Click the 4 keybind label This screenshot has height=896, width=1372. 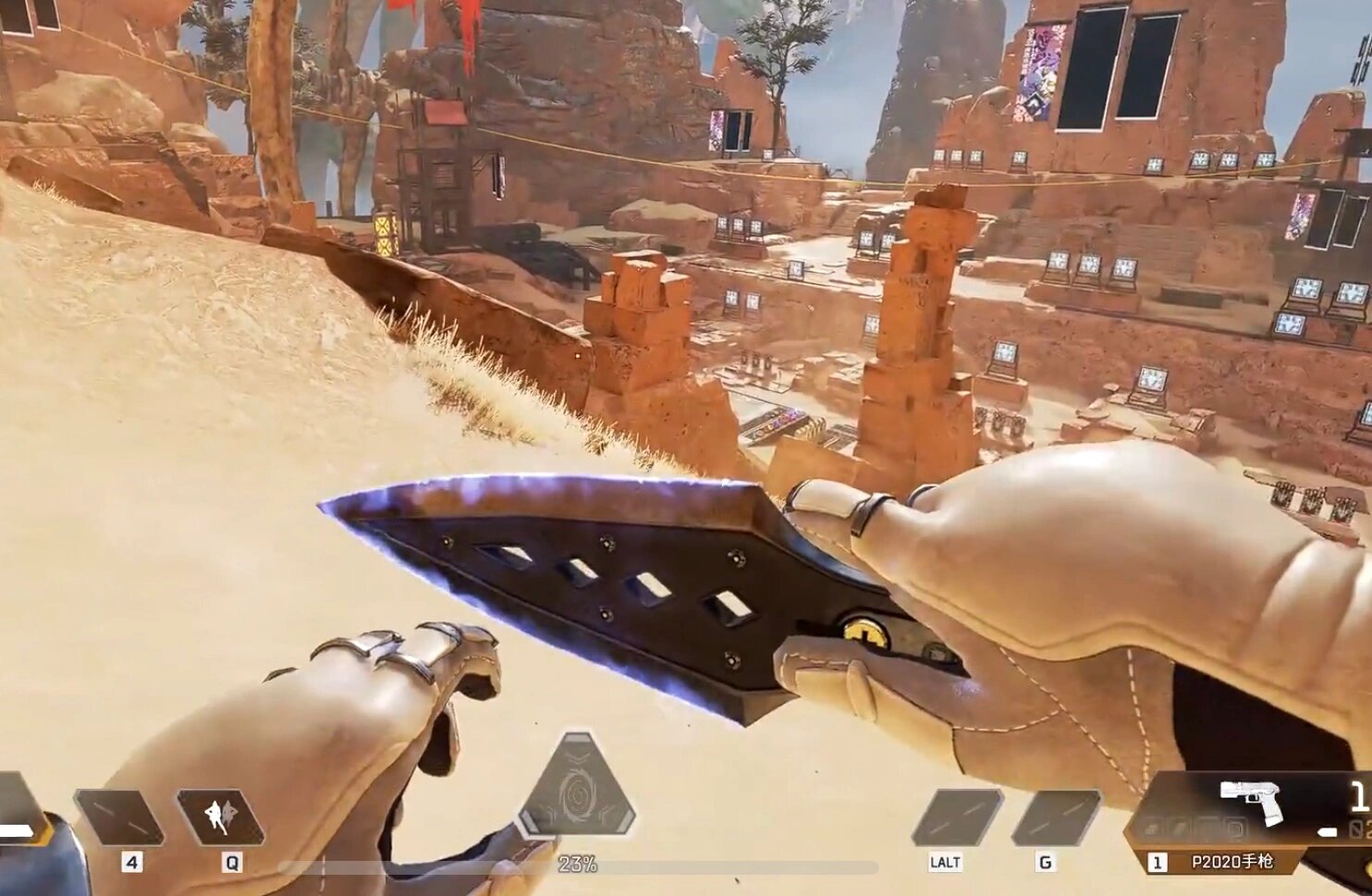pyautogui.click(x=132, y=862)
